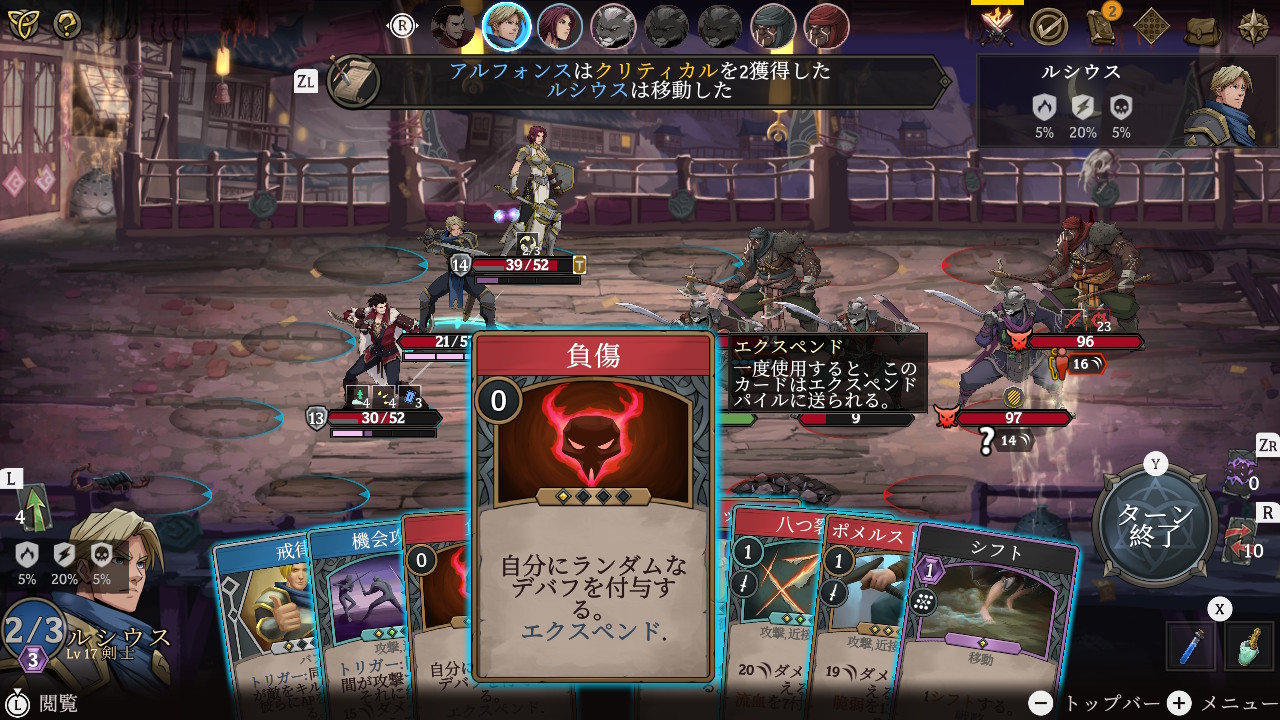Open the leather bag inventory icon

click(x=1203, y=27)
